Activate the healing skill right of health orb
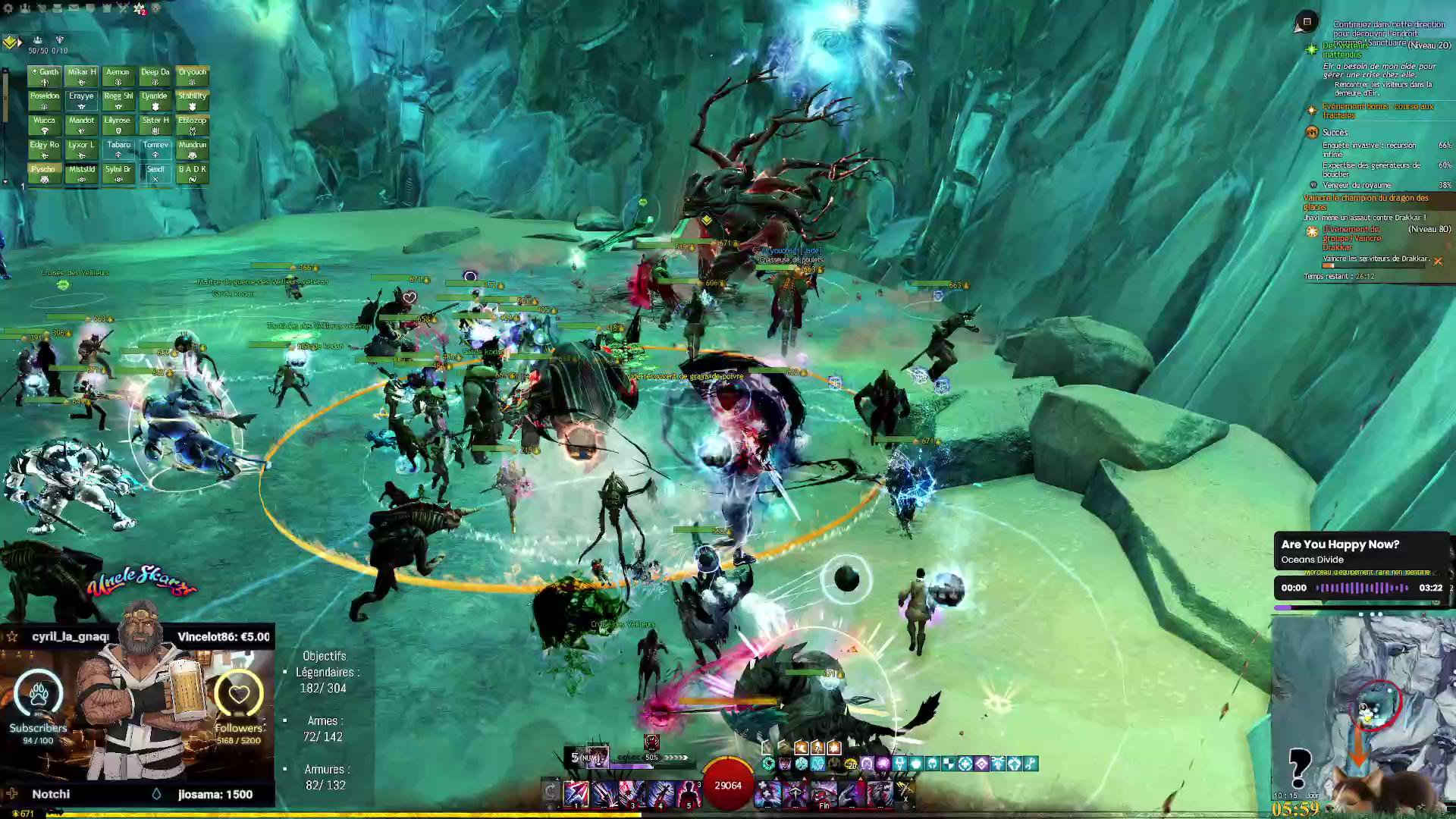Image resolution: width=1456 pixels, height=819 pixels. (x=767, y=793)
